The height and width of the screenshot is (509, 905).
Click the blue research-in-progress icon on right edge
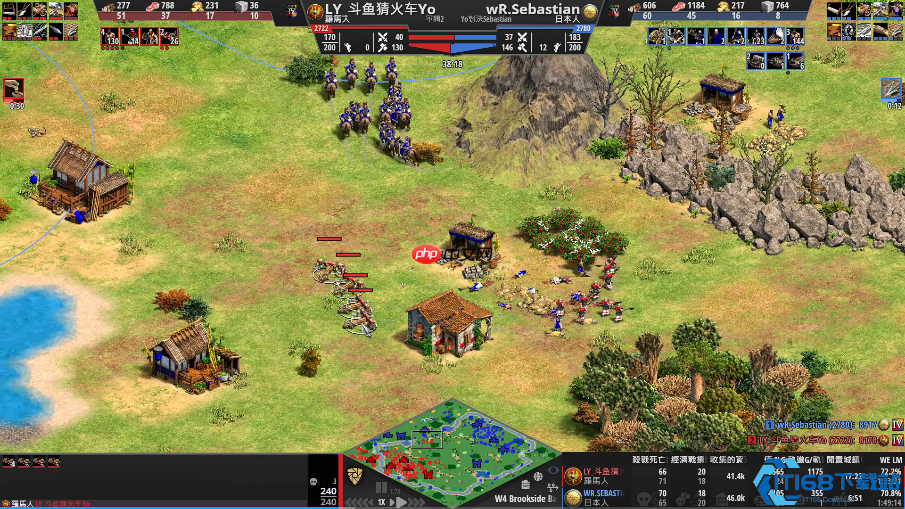pyautogui.click(x=891, y=89)
